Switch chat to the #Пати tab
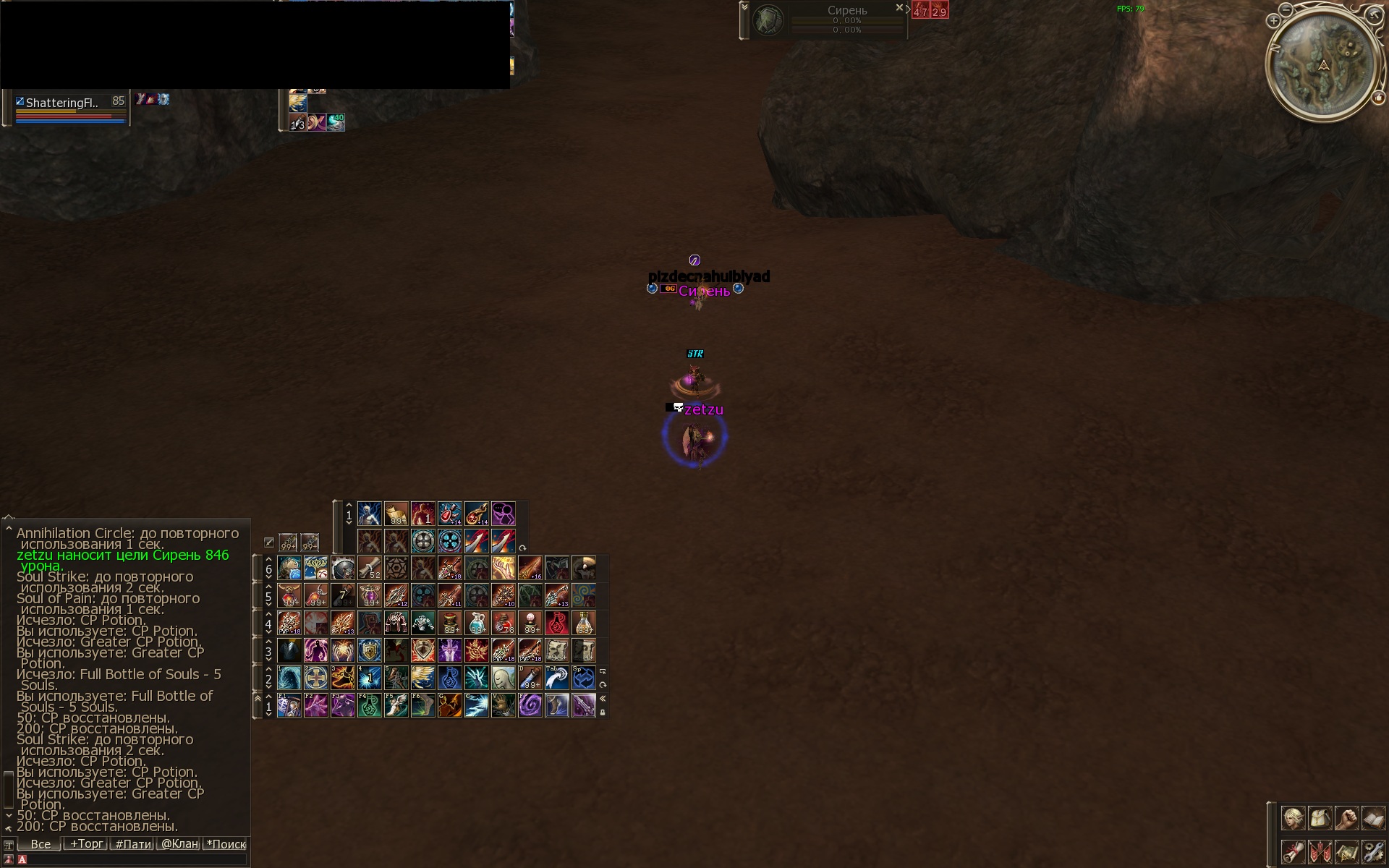1389x868 pixels. point(133,844)
